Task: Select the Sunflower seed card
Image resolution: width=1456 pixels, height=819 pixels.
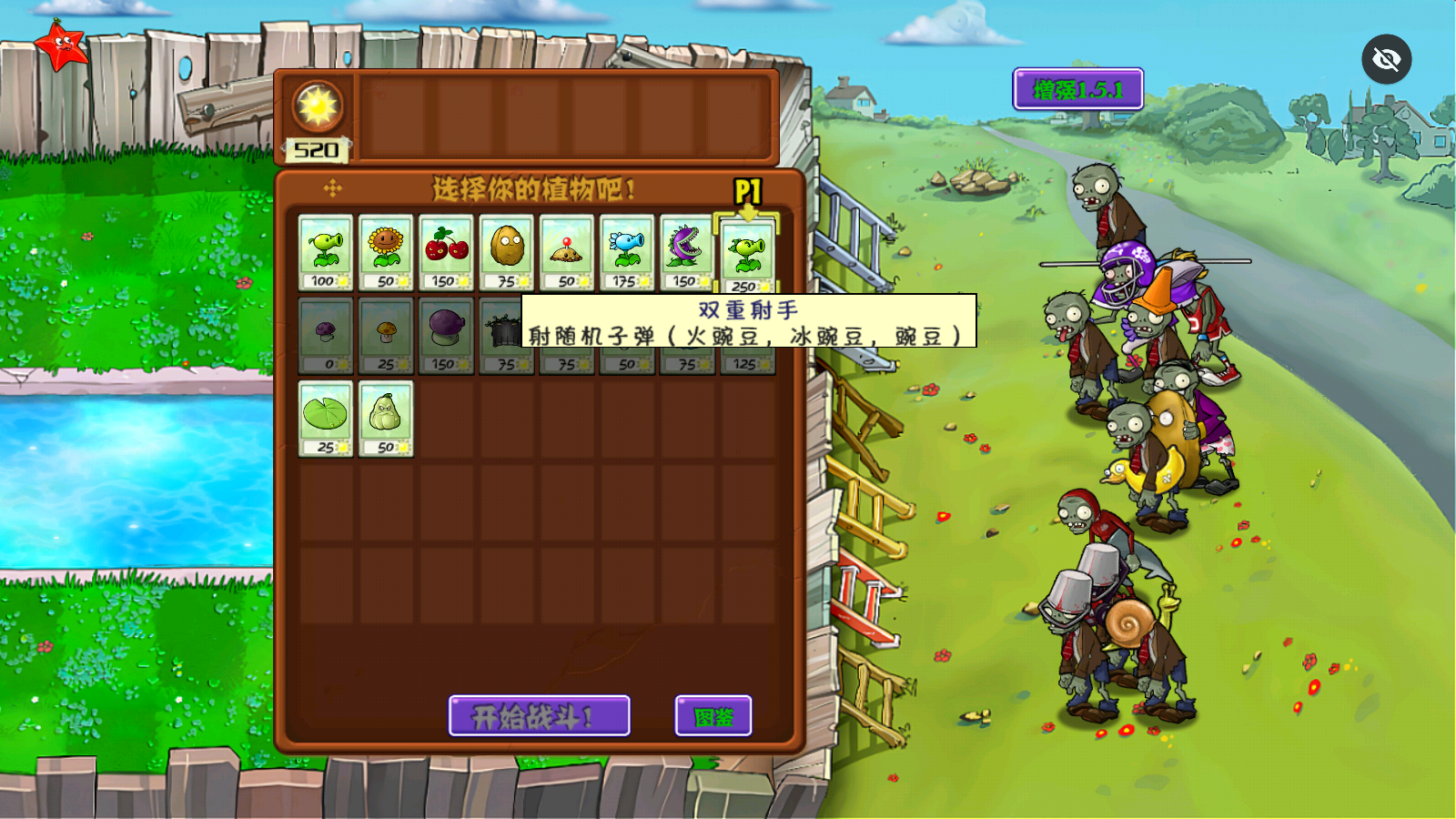Action: (x=386, y=253)
